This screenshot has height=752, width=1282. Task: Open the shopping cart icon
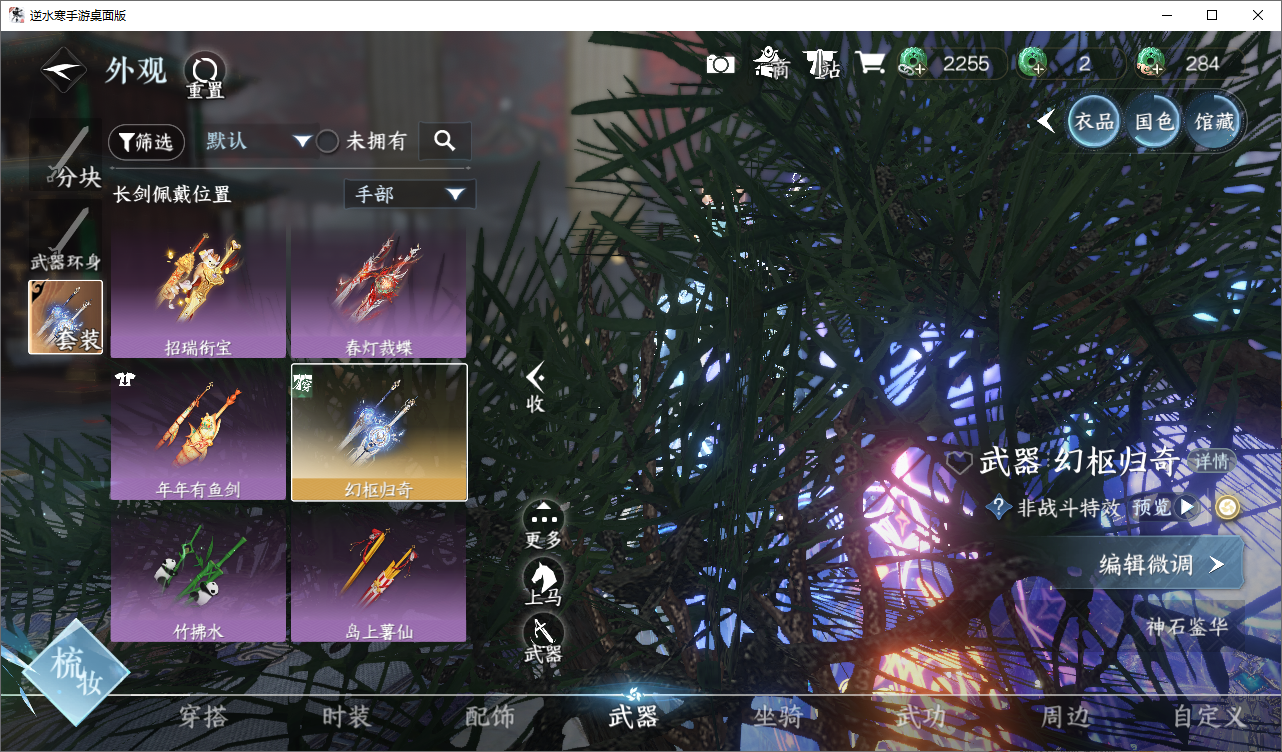coord(870,64)
